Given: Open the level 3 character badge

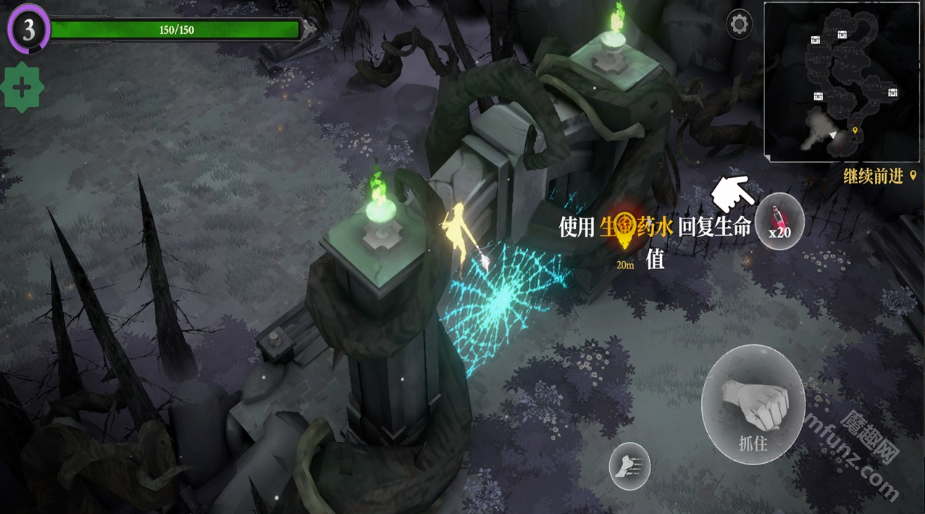Looking at the screenshot, I should tap(28, 30).
